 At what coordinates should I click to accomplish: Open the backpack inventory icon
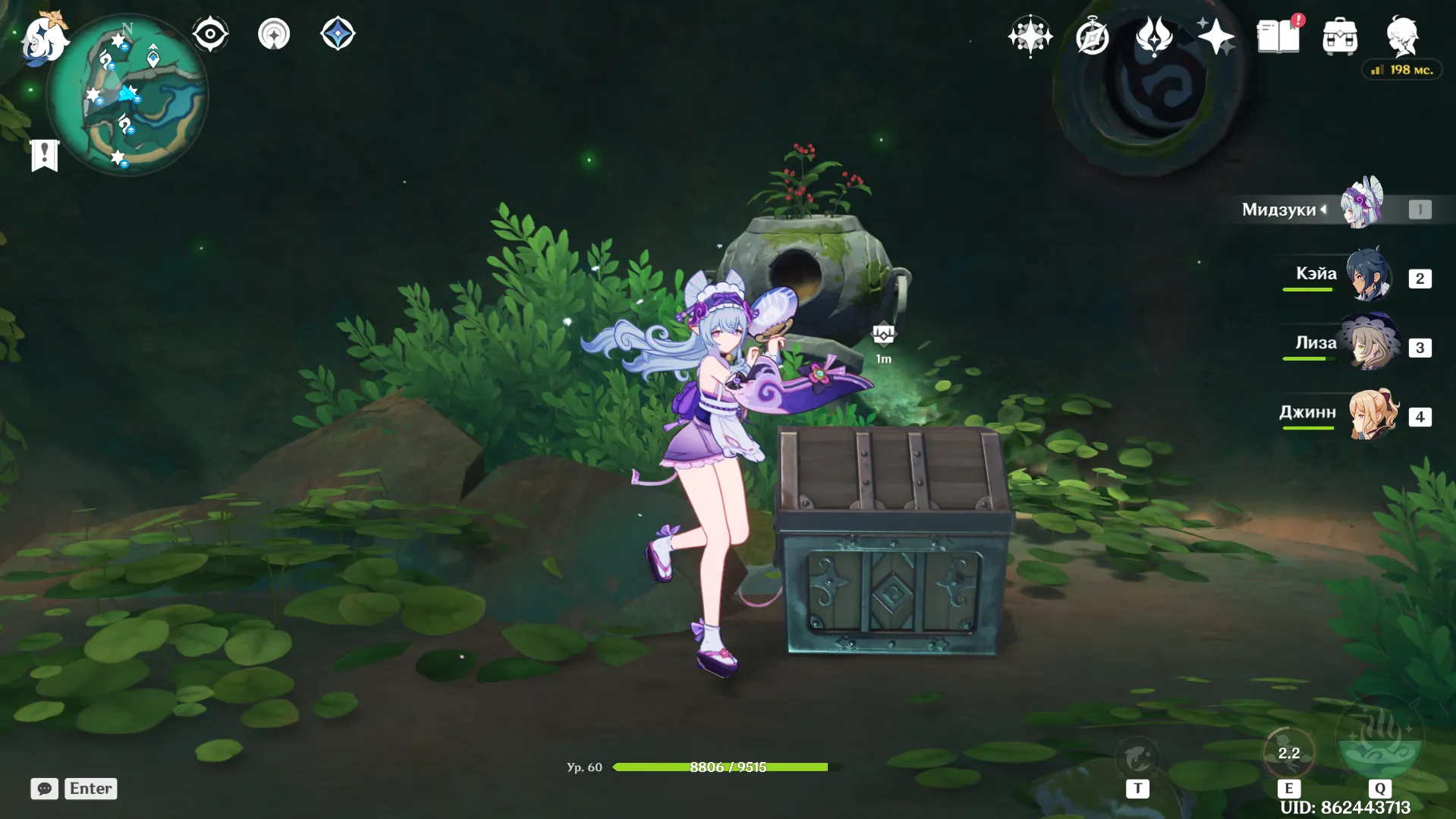1340,36
